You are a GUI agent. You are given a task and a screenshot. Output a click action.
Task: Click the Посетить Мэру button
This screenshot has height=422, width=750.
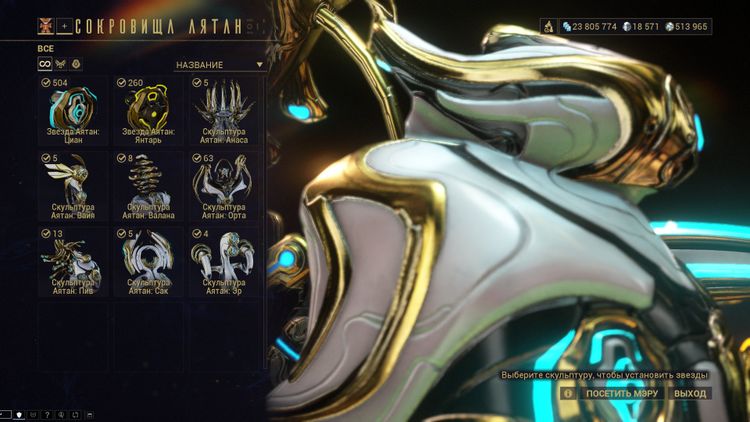[x=621, y=394]
